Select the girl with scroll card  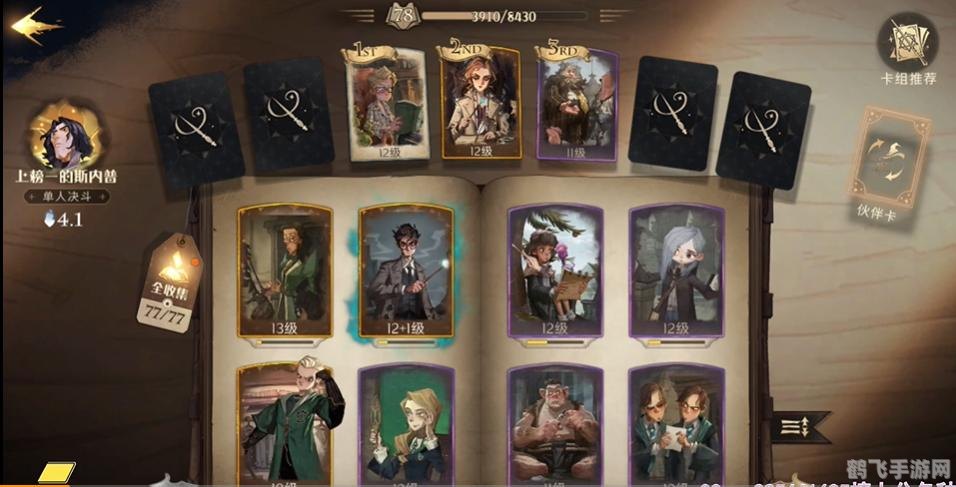(555, 273)
